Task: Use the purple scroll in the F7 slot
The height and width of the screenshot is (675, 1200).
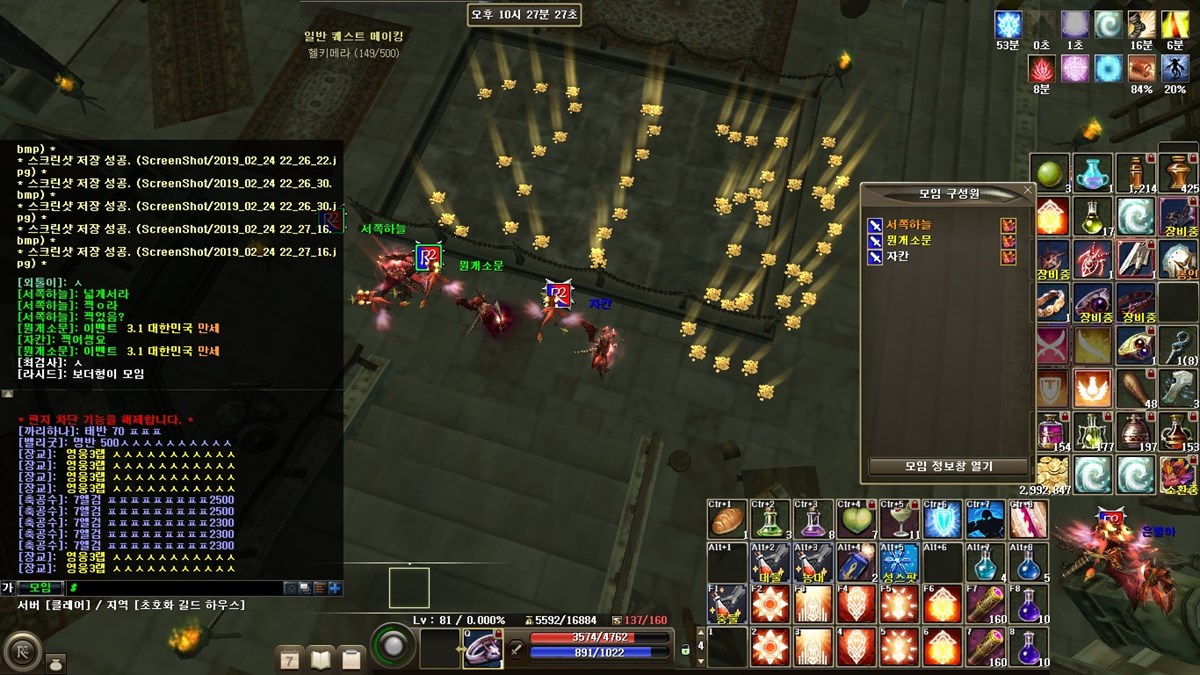Action: [984, 604]
